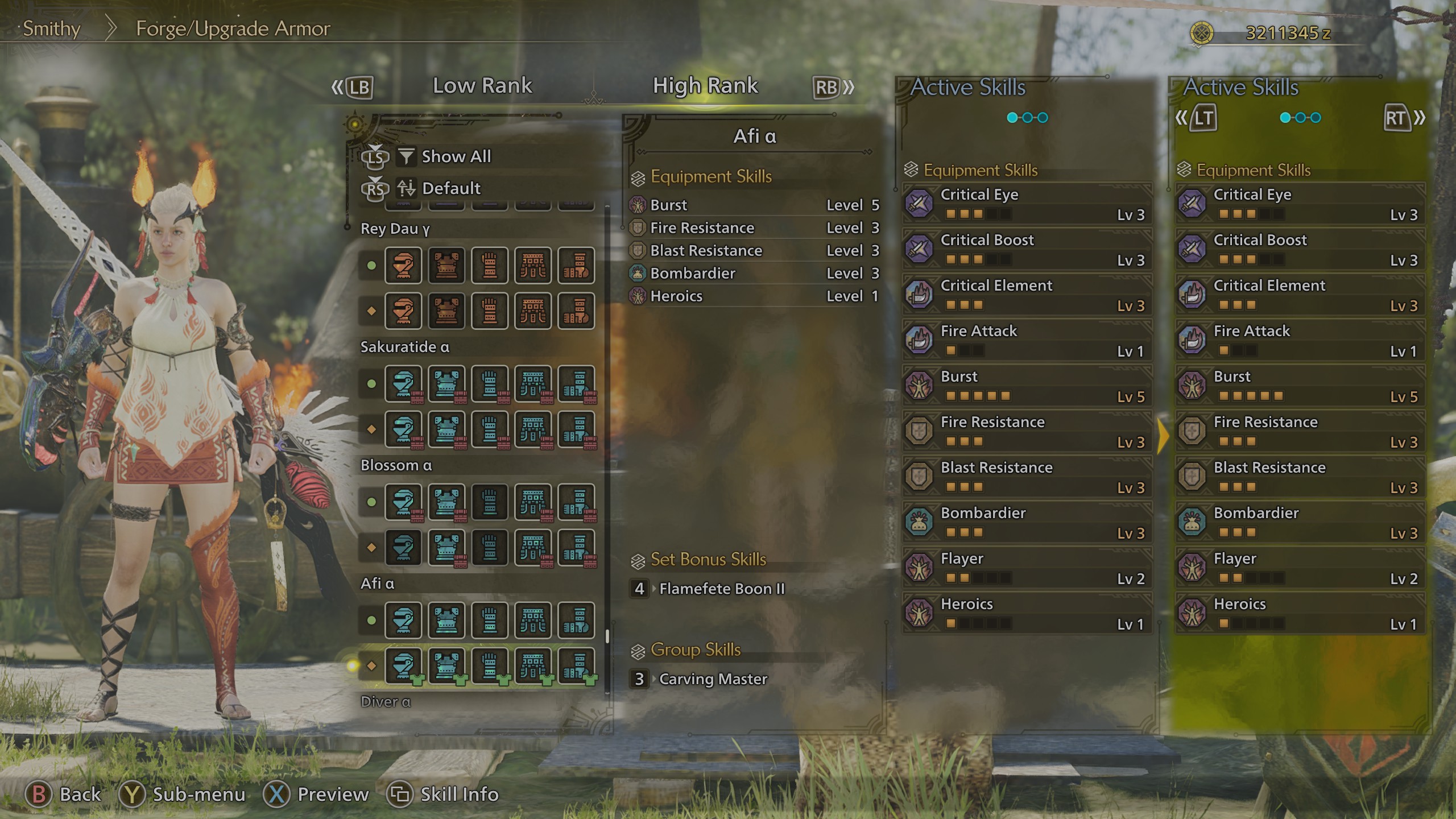Toggle the orange dot on Rey Dau γ set

coord(370,311)
